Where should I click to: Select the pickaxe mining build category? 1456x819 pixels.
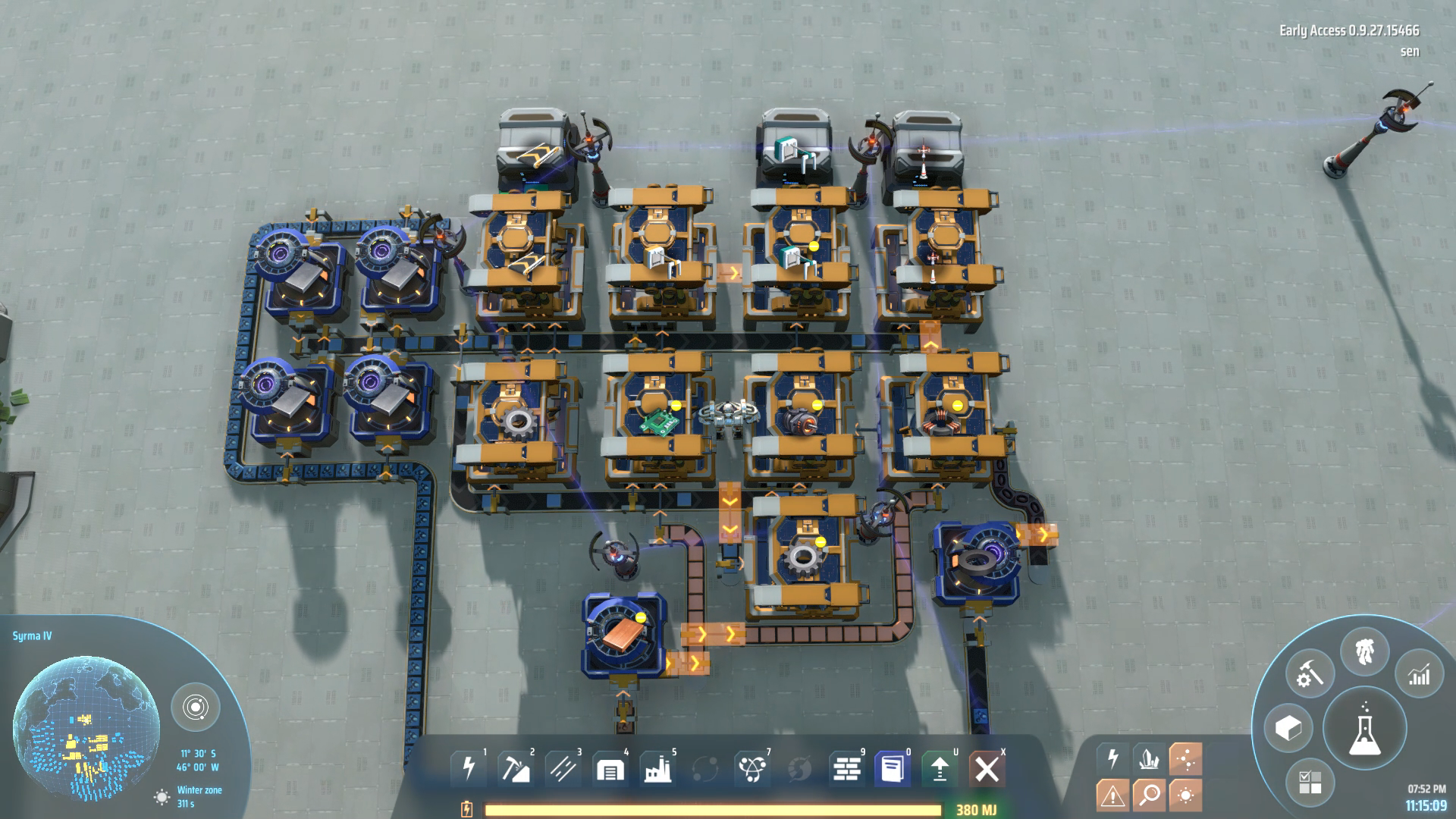pos(516,769)
